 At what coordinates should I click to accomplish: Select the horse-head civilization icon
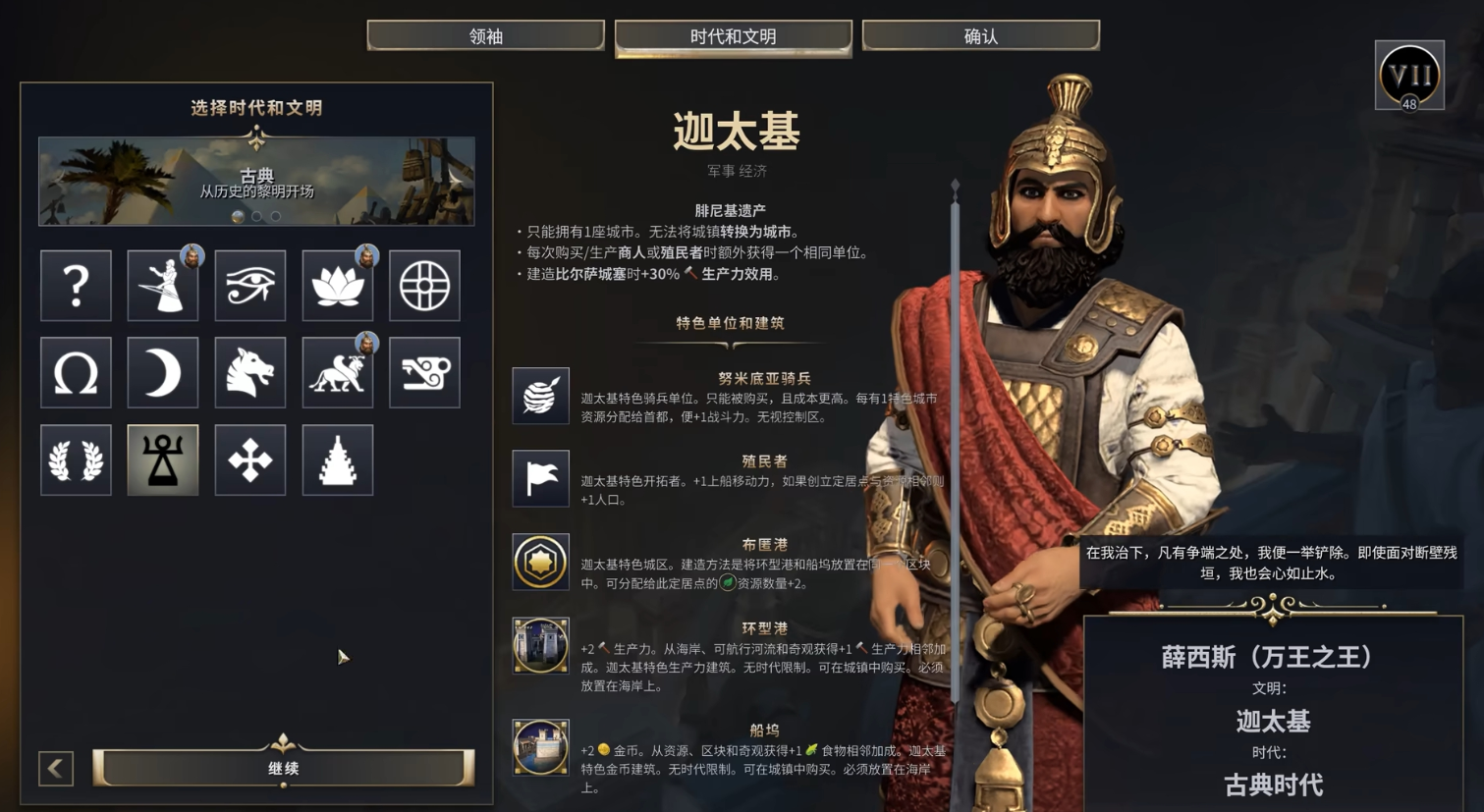[x=249, y=373]
